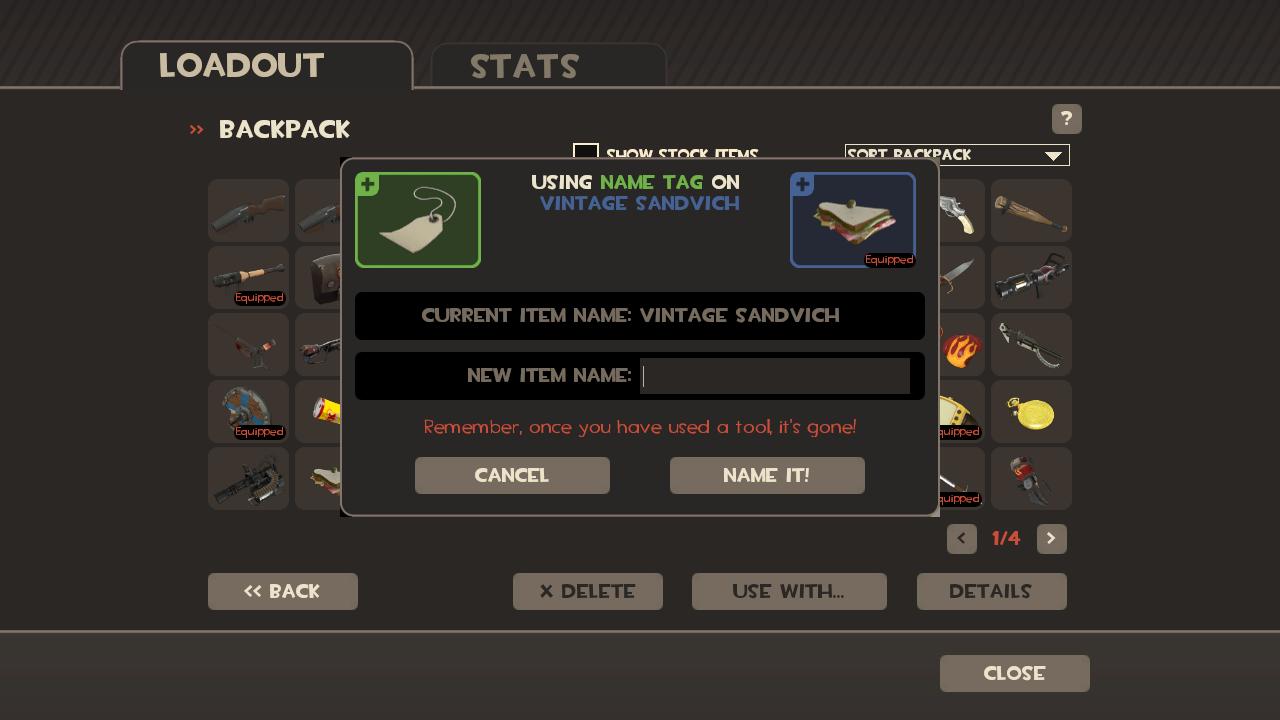Pick the gold pocket watch item
1280x720 pixels.
[x=1031, y=412]
